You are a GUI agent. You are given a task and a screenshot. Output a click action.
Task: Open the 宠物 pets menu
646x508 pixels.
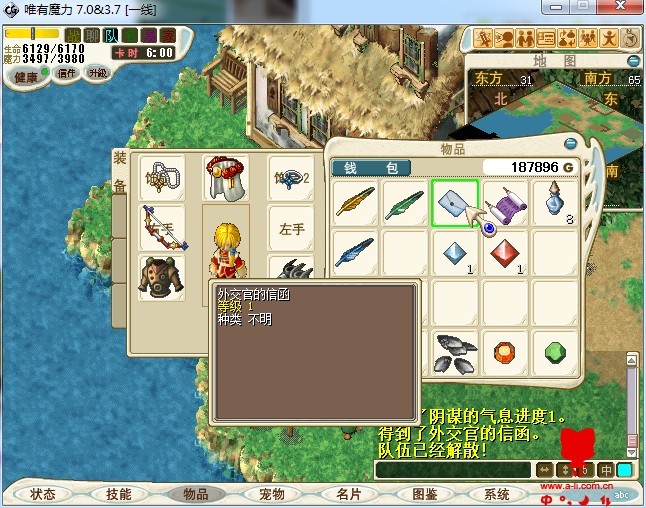pos(272,494)
